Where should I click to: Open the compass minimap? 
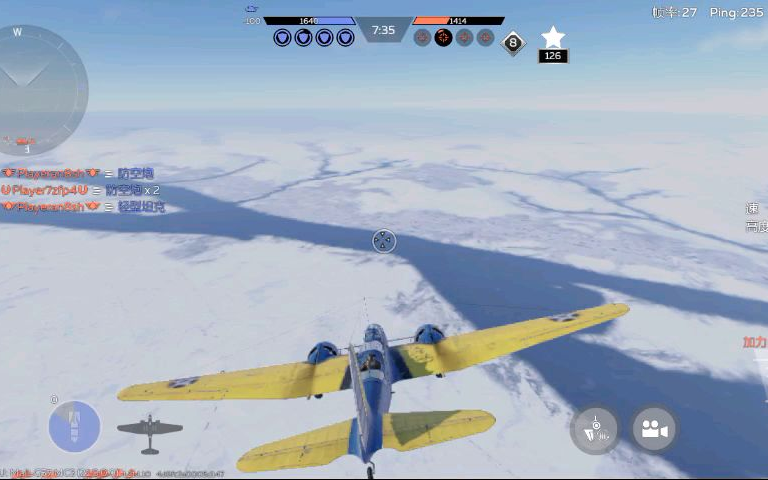click(42, 90)
